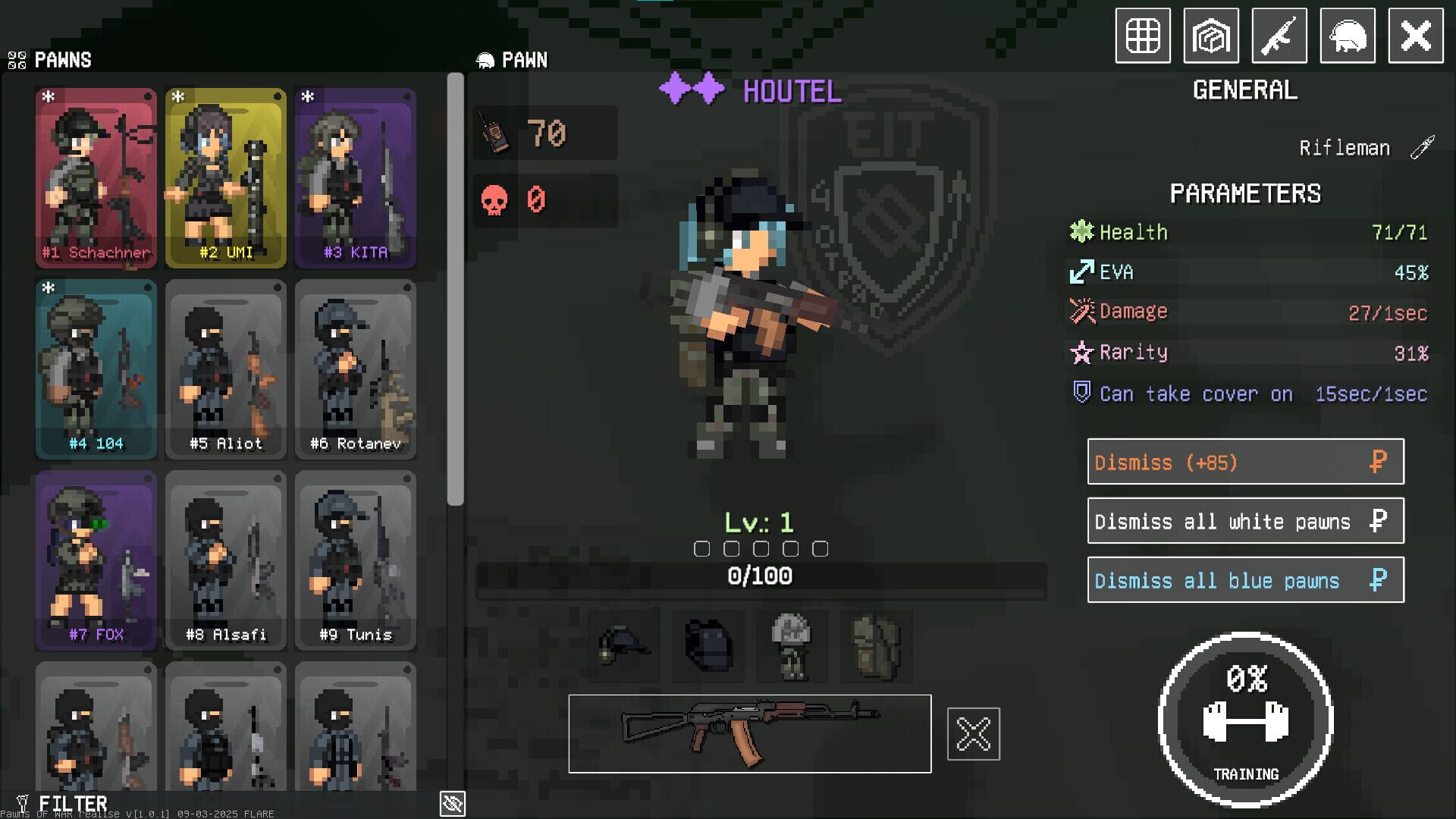The height and width of the screenshot is (819, 1456).
Task: Toggle the crossed-eye visibility button near Filter
Action: [453, 805]
